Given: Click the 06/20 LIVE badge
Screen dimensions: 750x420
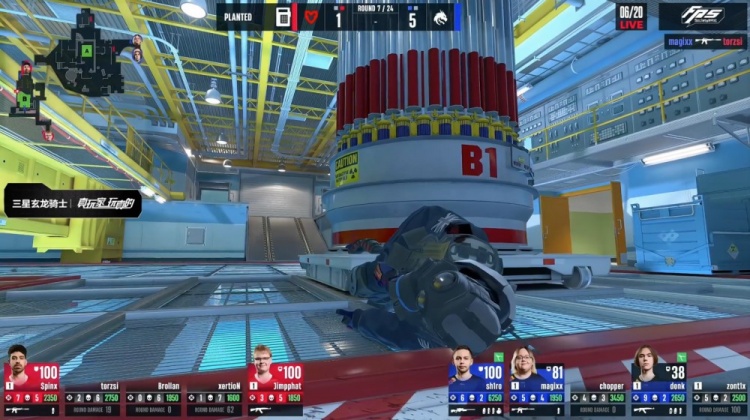Looking at the screenshot, I should pyautogui.click(x=631, y=16).
